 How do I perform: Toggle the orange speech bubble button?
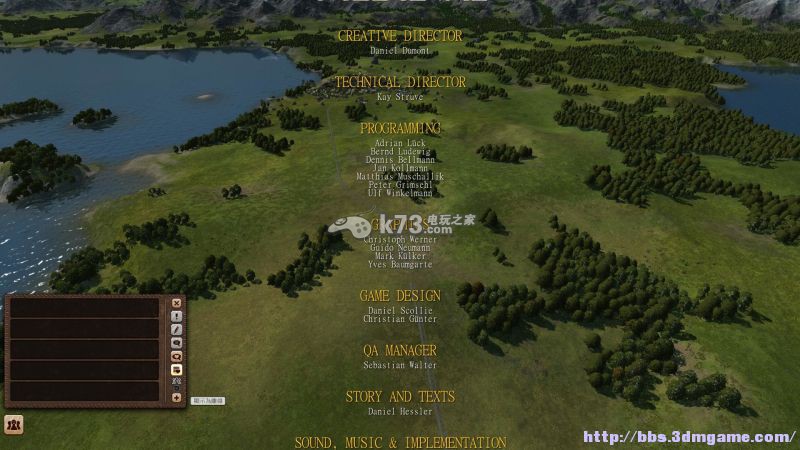(x=177, y=356)
